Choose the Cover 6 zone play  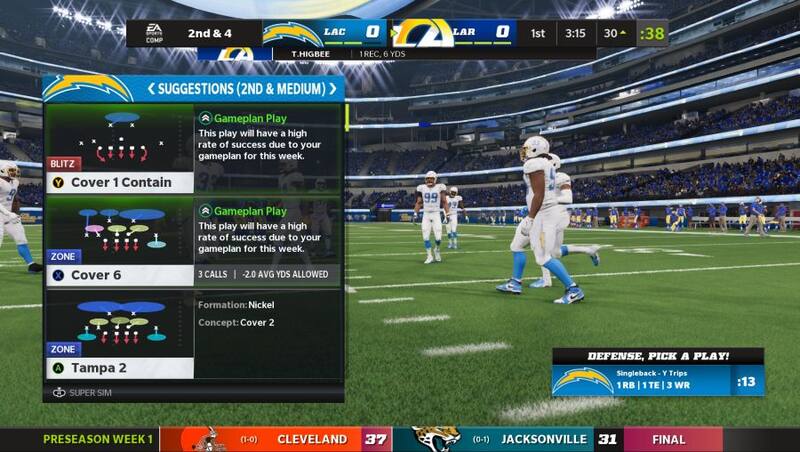pos(120,275)
